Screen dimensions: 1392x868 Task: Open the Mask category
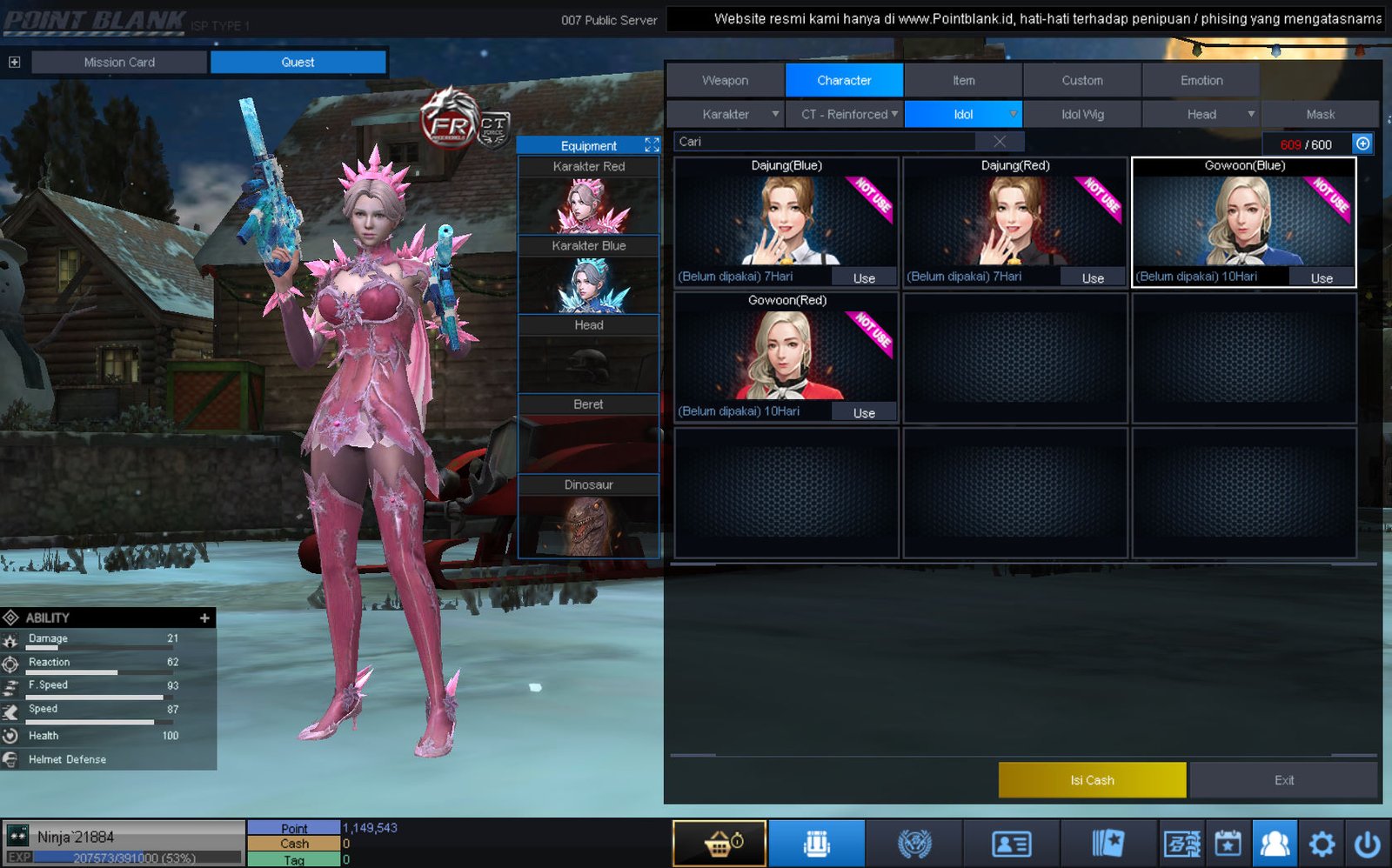1320,114
